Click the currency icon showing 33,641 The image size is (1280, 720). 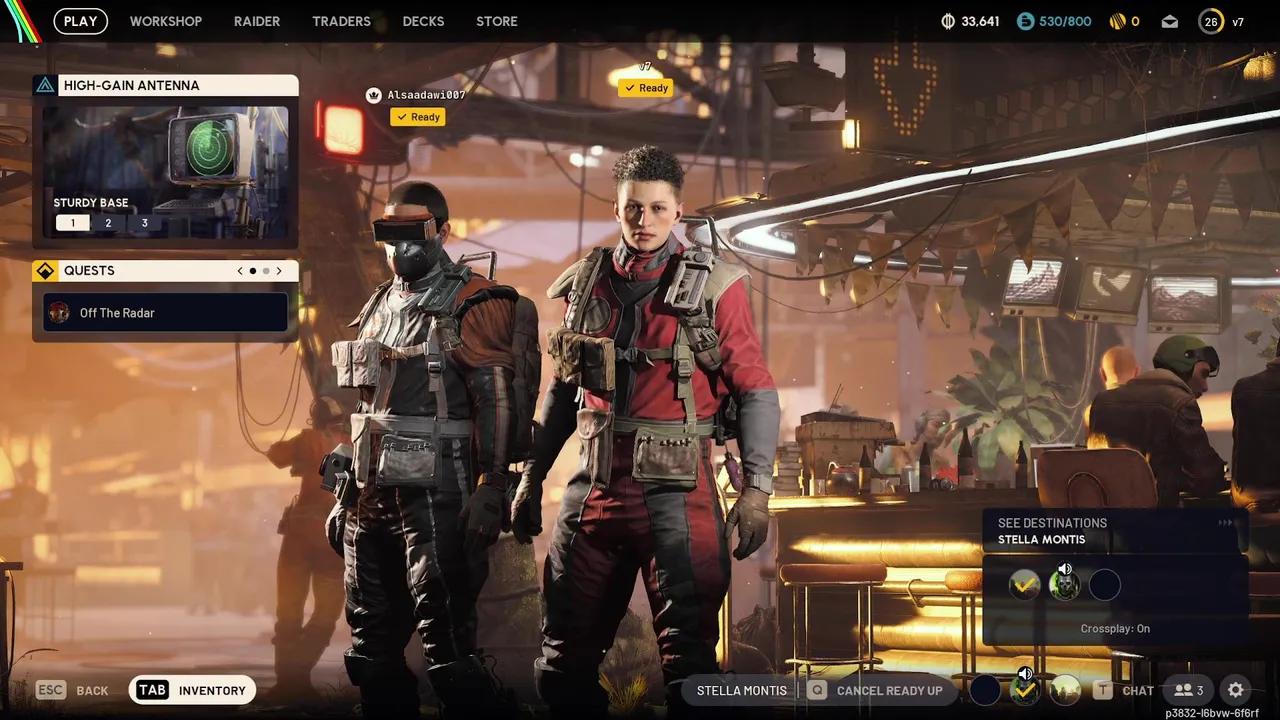point(948,20)
